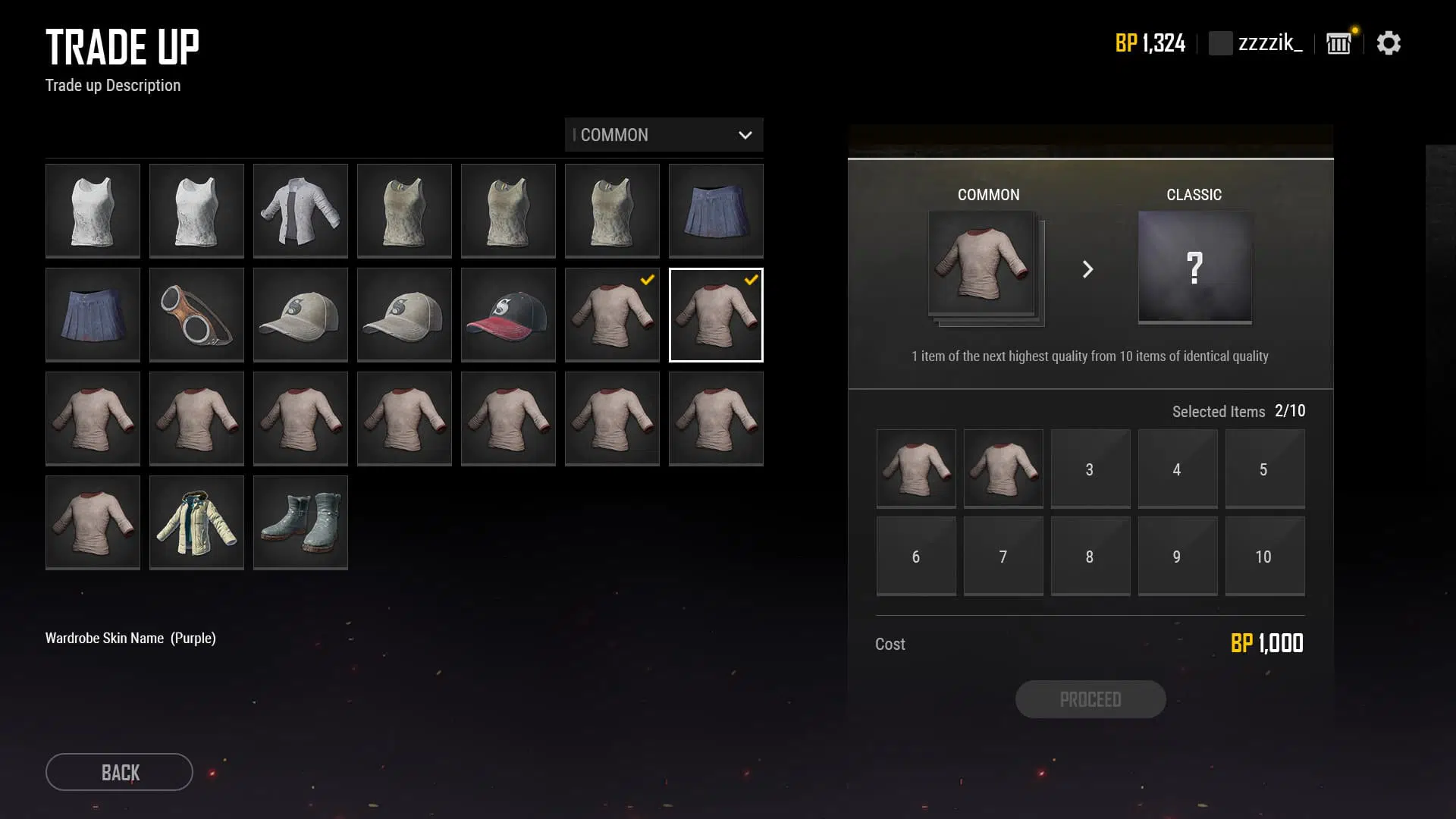Select the black cap with red brim
Image resolution: width=1456 pixels, height=819 pixels.
coord(508,314)
